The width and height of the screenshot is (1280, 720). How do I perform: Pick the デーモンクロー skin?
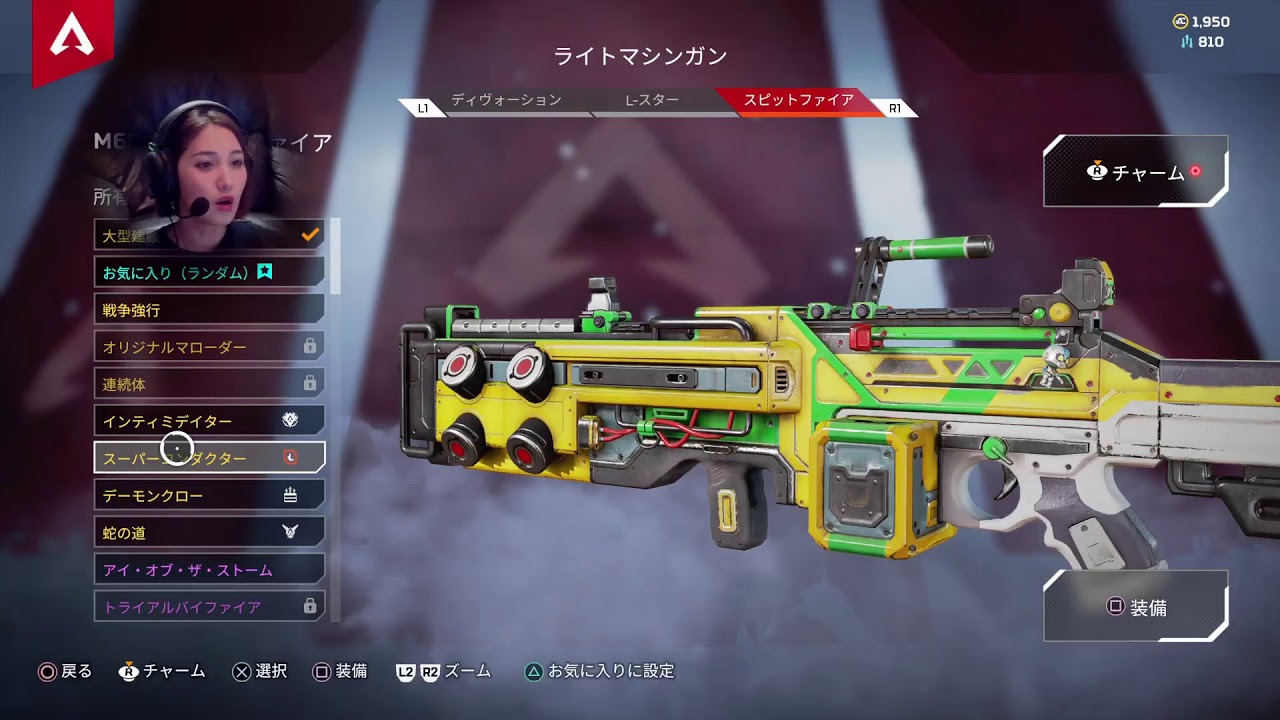[209, 495]
